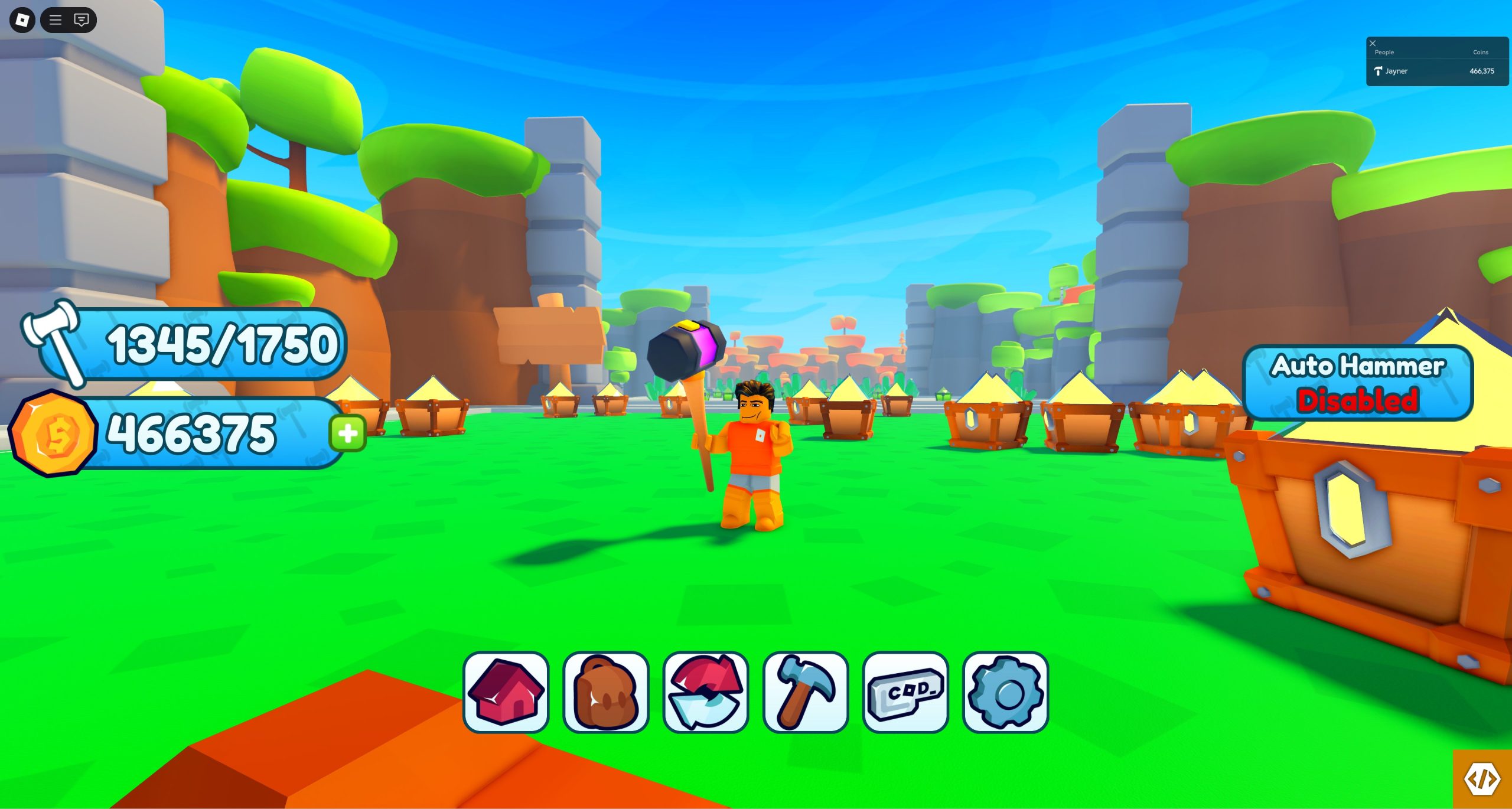
Task: Click the red and blue arrows rebirth icon
Action: [x=706, y=691]
